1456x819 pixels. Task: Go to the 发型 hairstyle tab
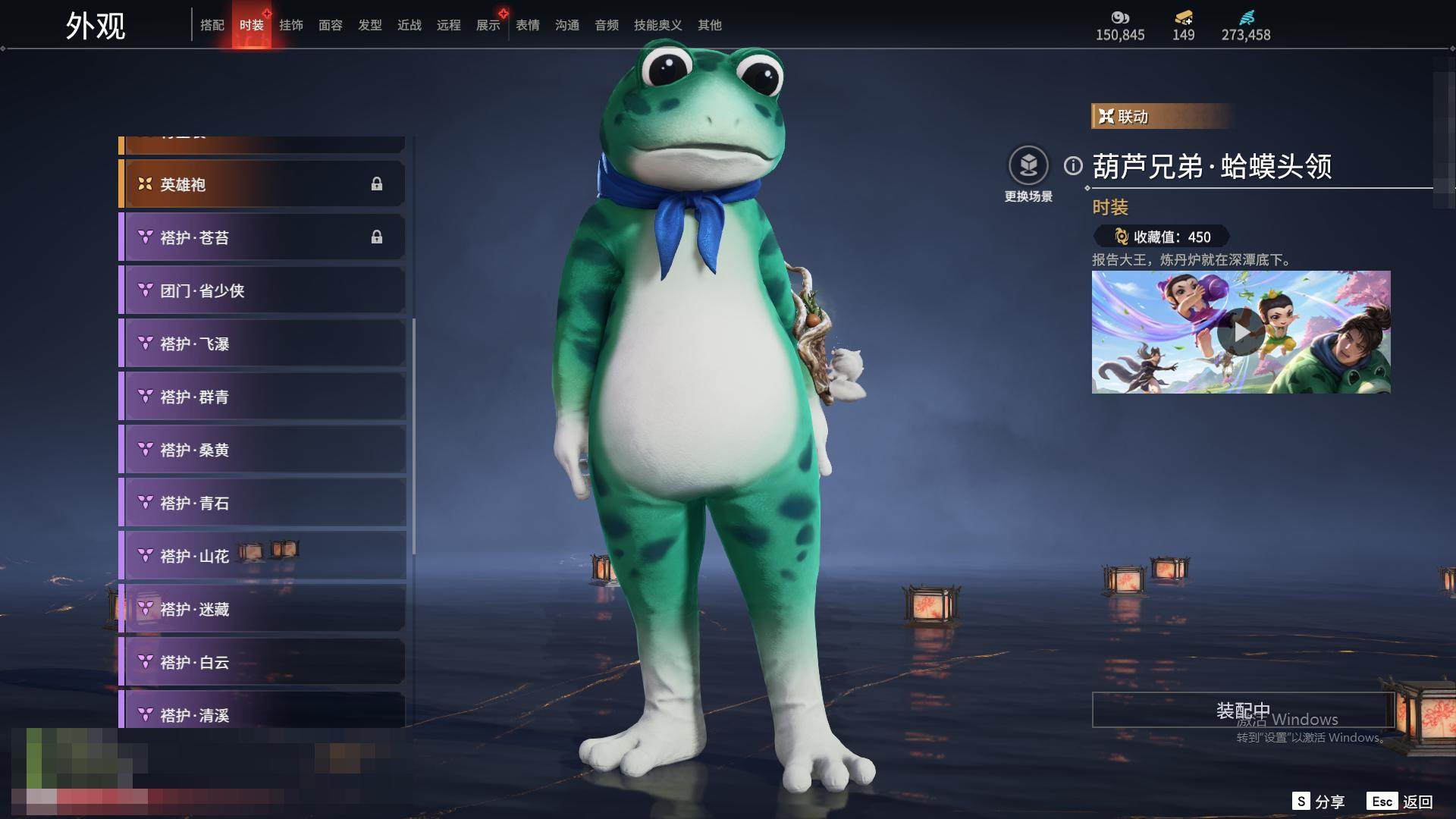370,25
